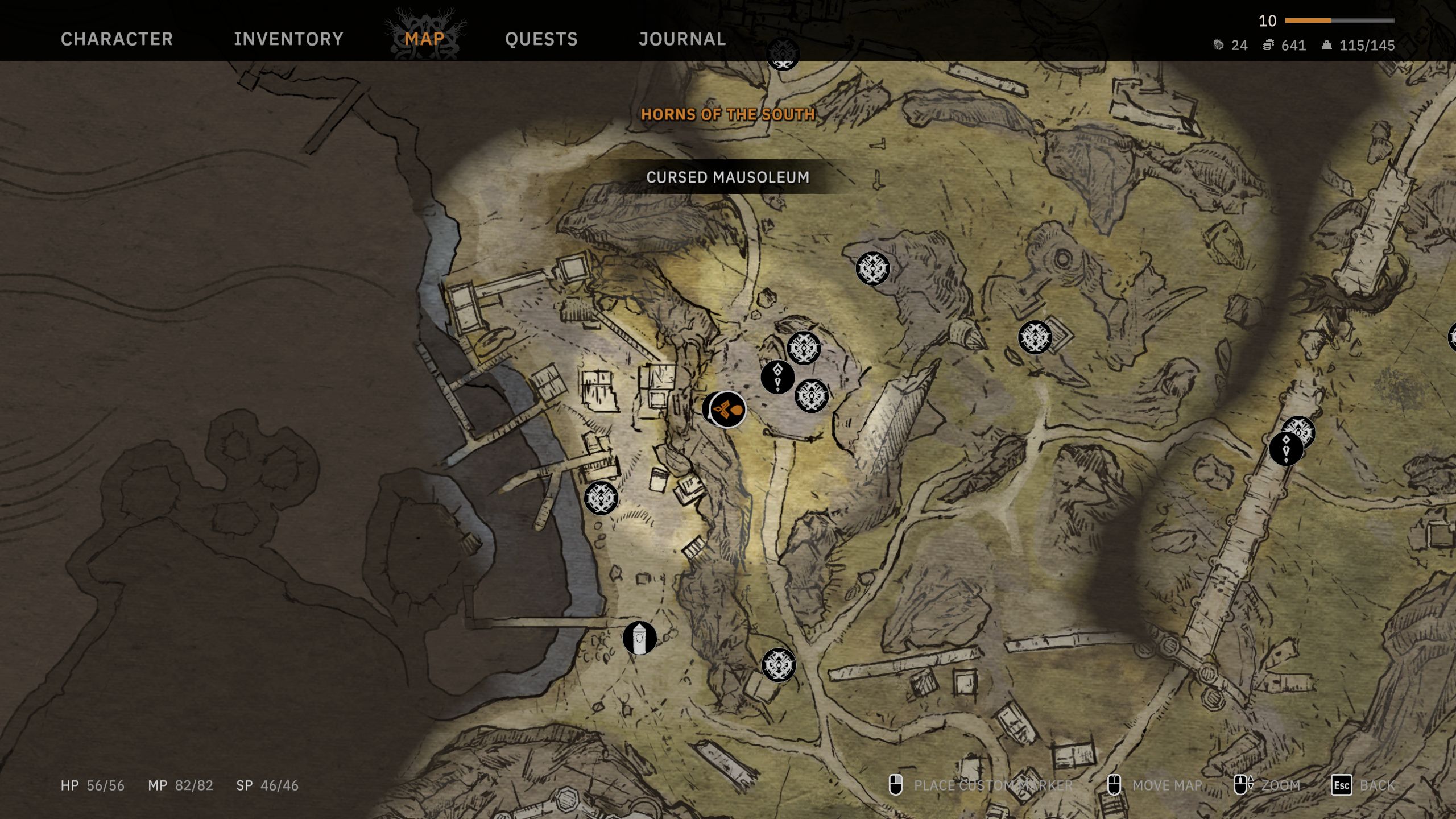
Task: Open the Journal tab
Action: (x=682, y=39)
